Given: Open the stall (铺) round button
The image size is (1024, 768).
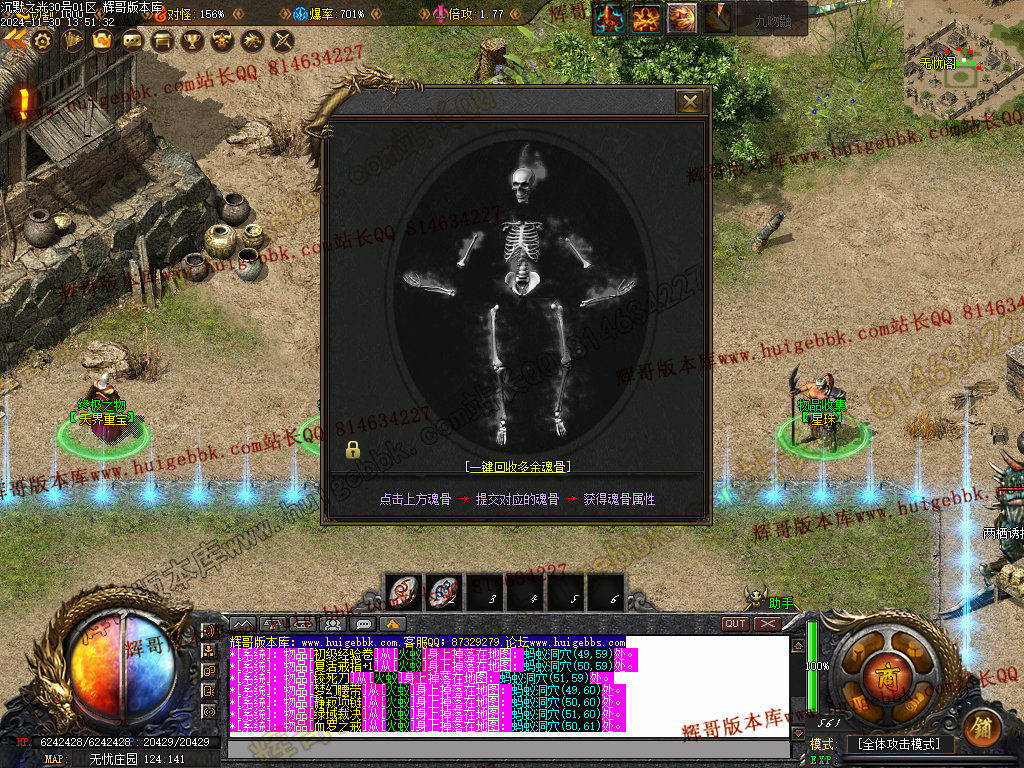Looking at the screenshot, I should coord(983,726).
